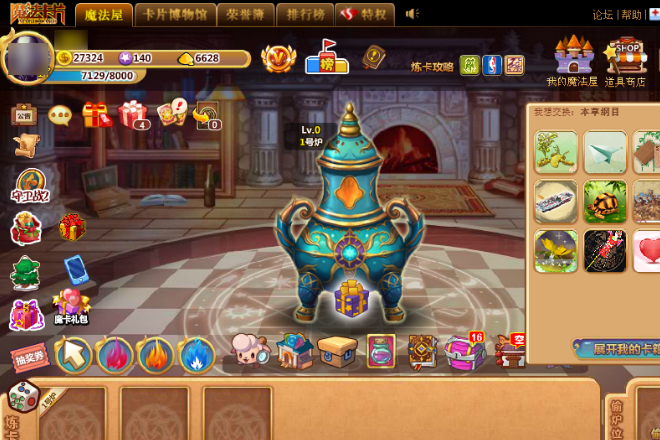Open the 帮助 help link
The height and width of the screenshot is (440, 660).
(631, 15)
